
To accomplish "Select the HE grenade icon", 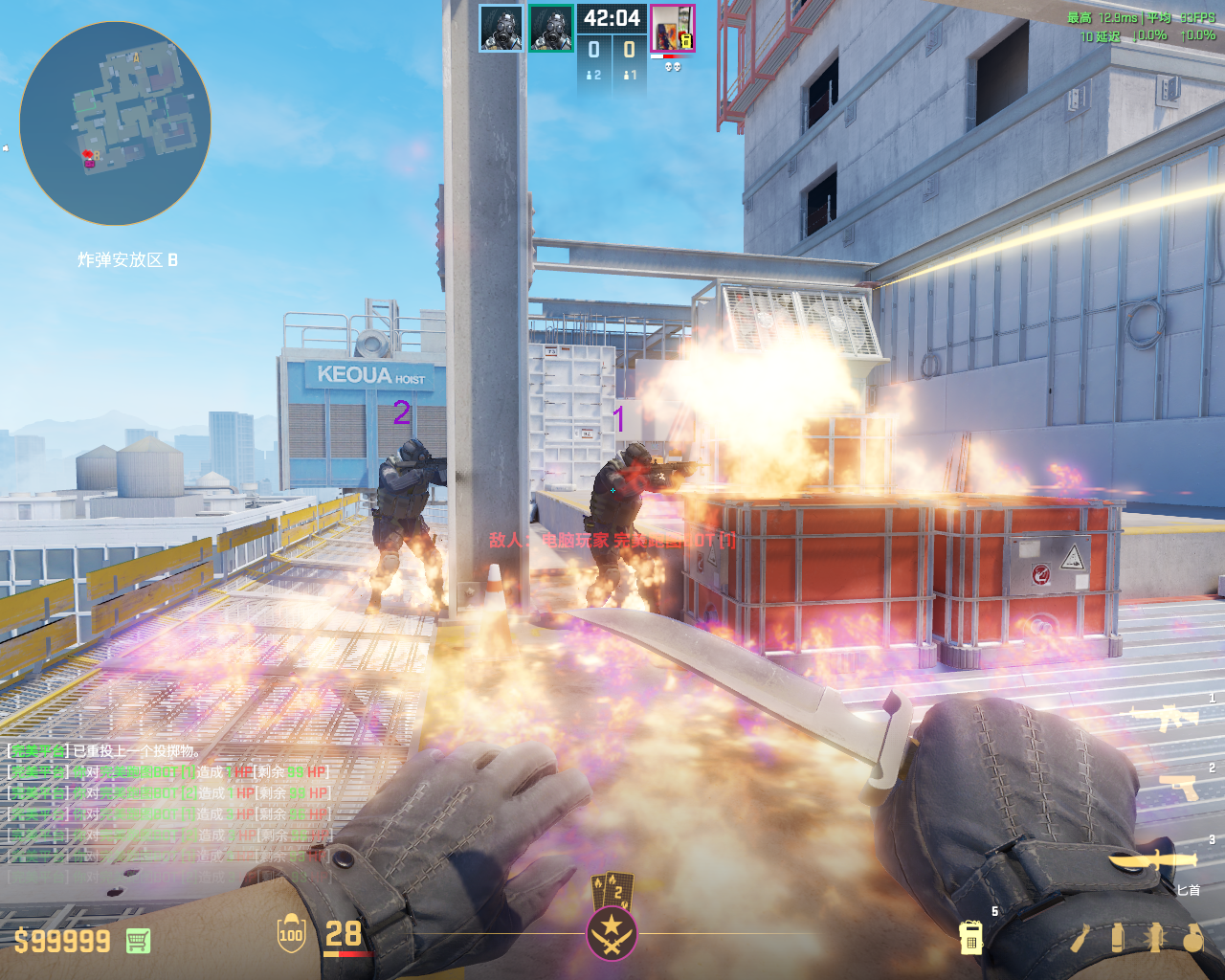I will [x=1192, y=938].
